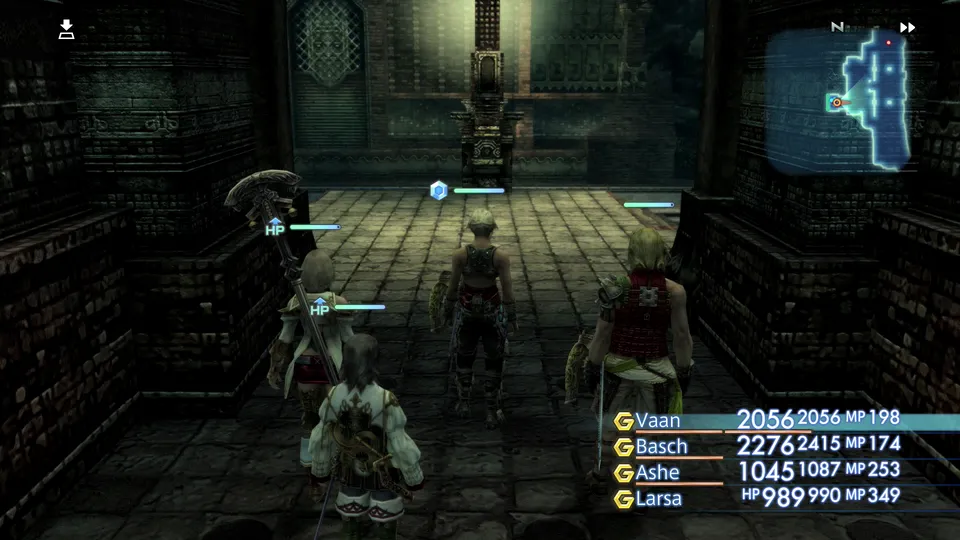This screenshot has height=540, width=960.
Task: Click the save download icon
Action: (66, 29)
